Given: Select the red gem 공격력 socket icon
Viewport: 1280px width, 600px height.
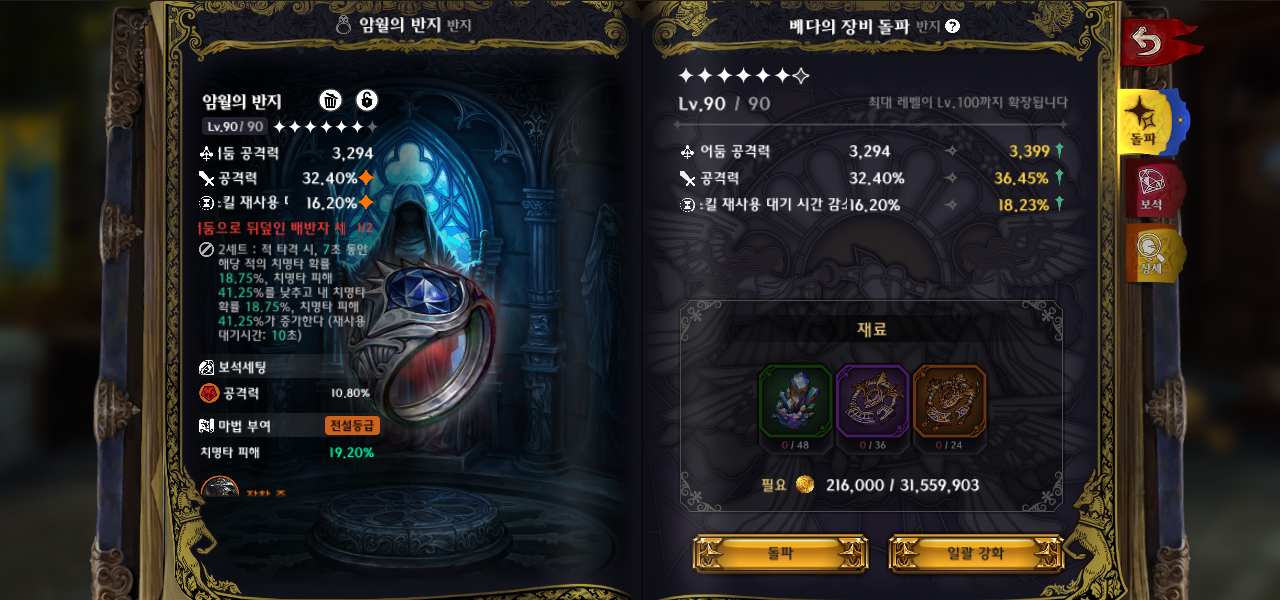Looking at the screenshot, I should pyautogui.click(x=209, y=393).
